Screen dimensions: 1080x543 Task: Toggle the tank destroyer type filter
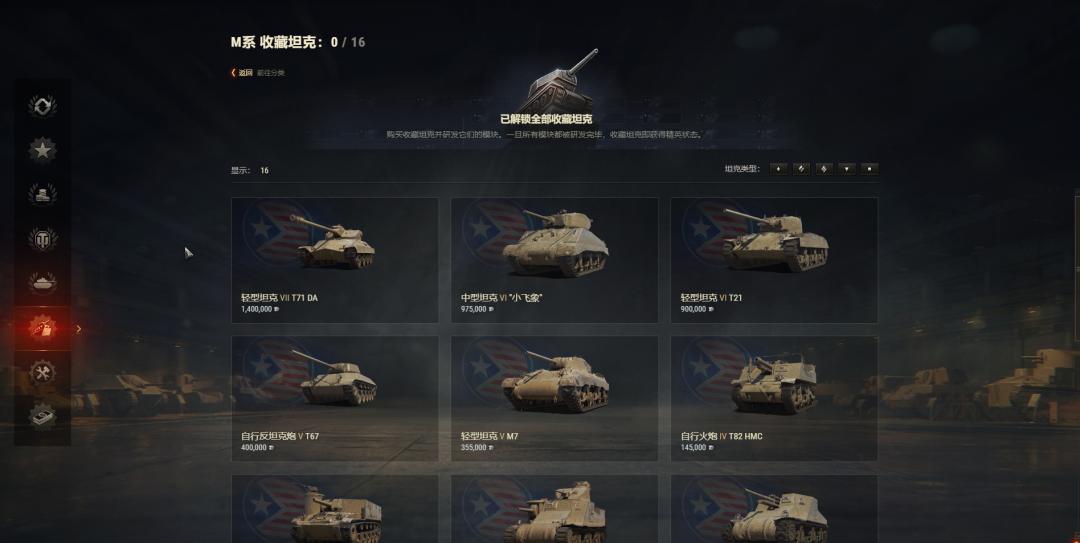pos(847,169)
